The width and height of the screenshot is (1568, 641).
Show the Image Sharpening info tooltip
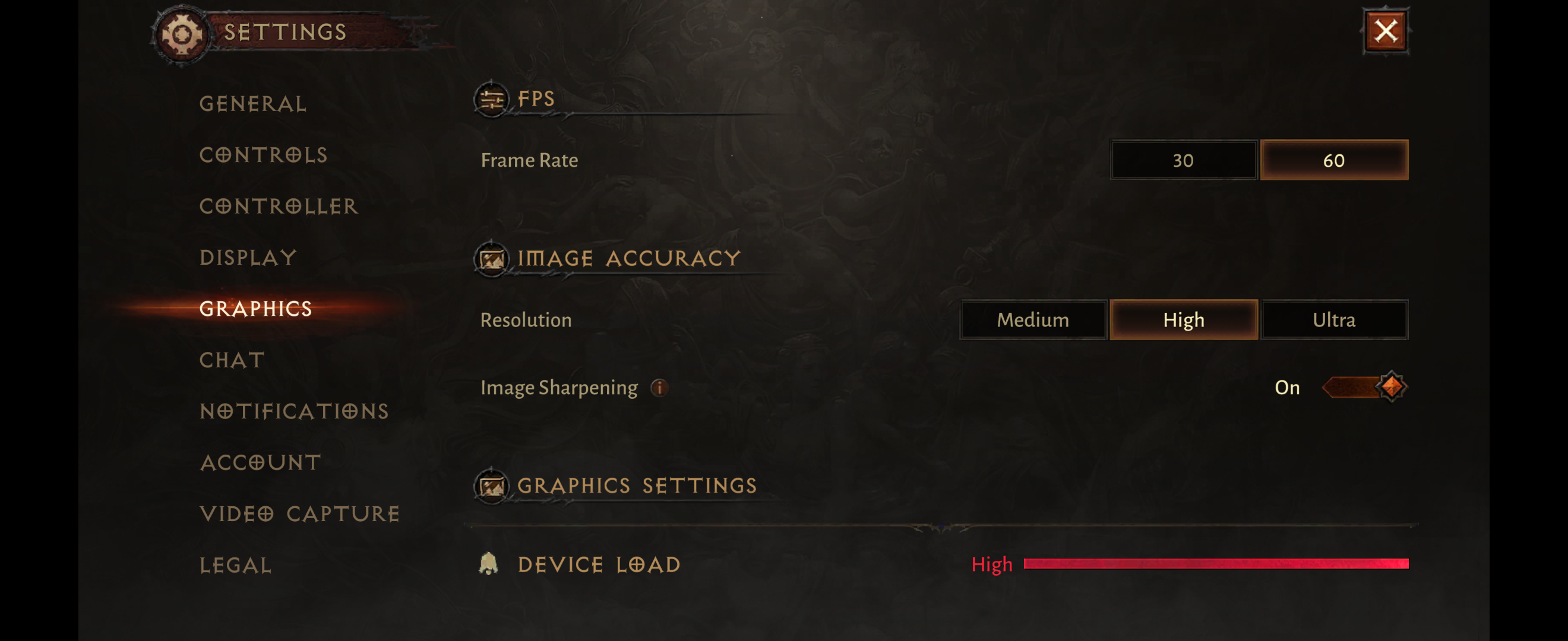click(659, 388)
